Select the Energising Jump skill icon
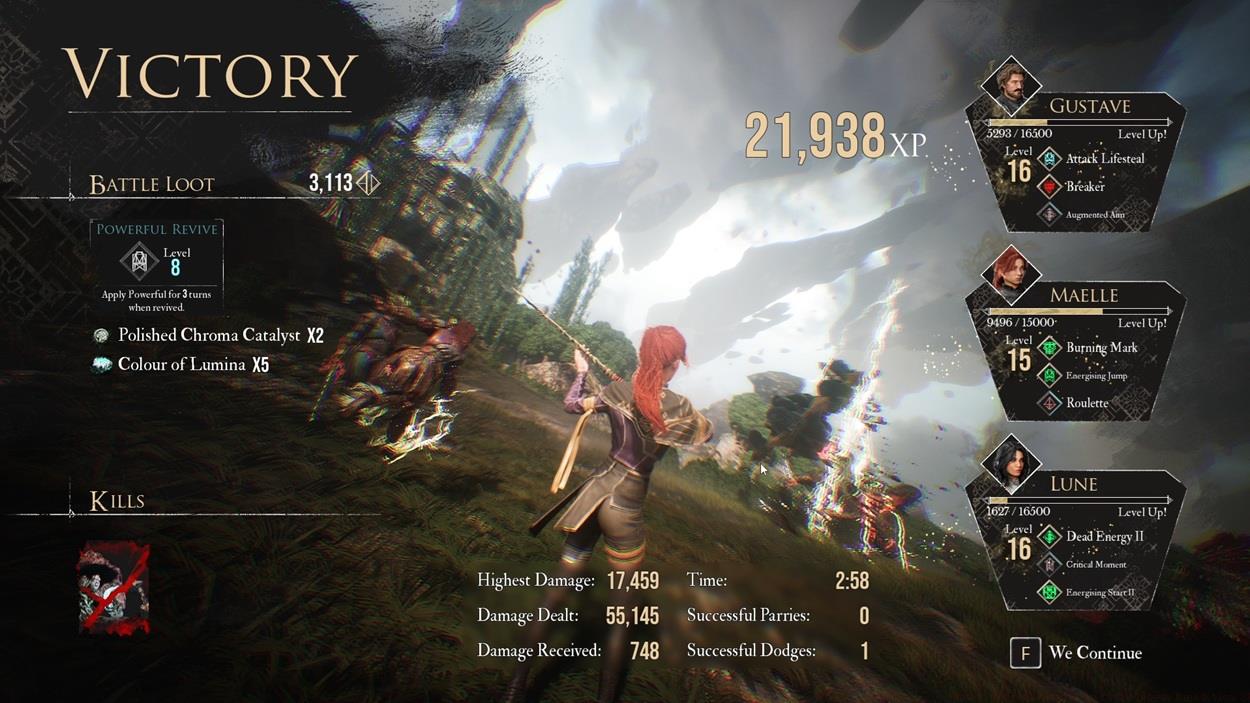The image size is (1250, 703). pyautogui.click(x=1050, y=376)
